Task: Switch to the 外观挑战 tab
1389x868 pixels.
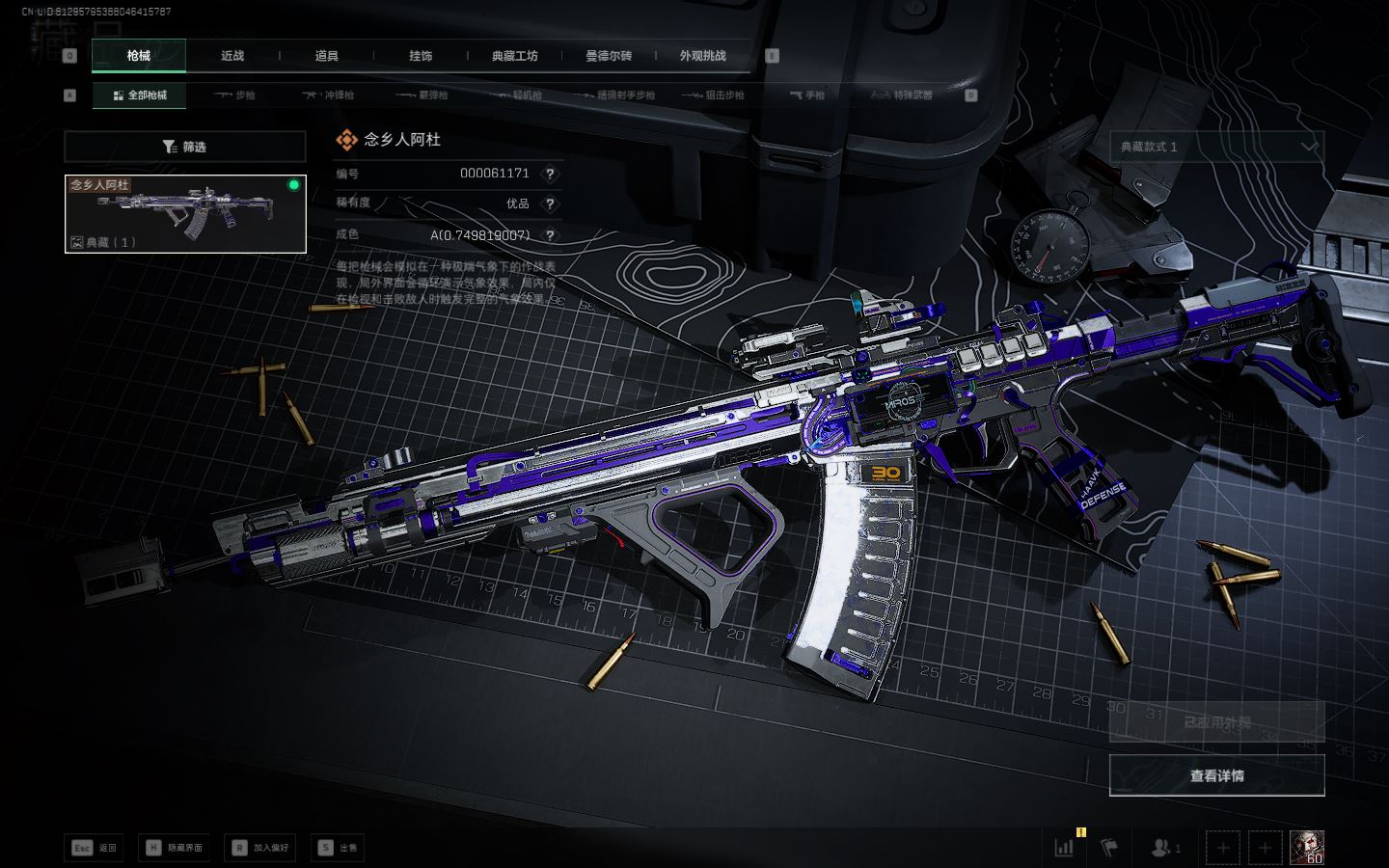Action: (702, 56)
